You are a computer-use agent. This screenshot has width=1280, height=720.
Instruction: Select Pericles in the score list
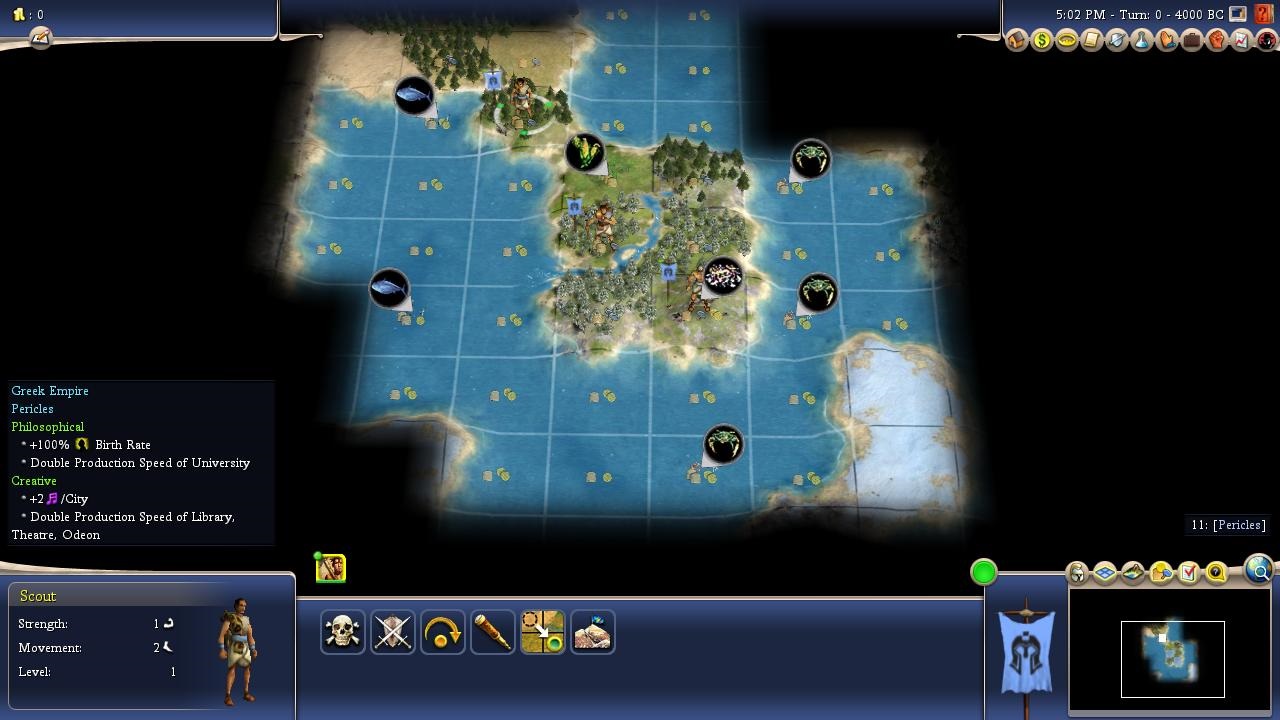pos(1227,525)
